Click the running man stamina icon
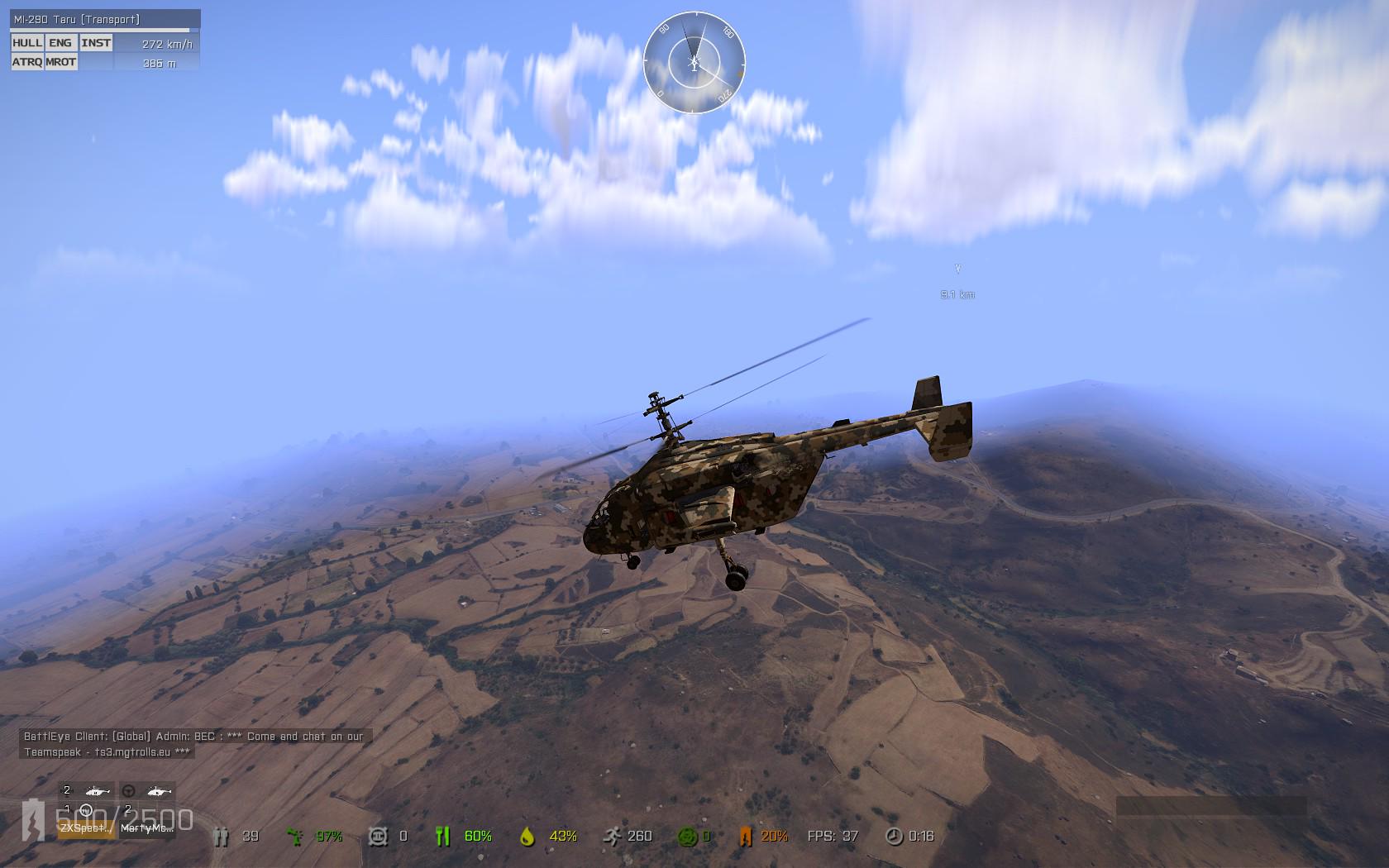 coord(613,837)
